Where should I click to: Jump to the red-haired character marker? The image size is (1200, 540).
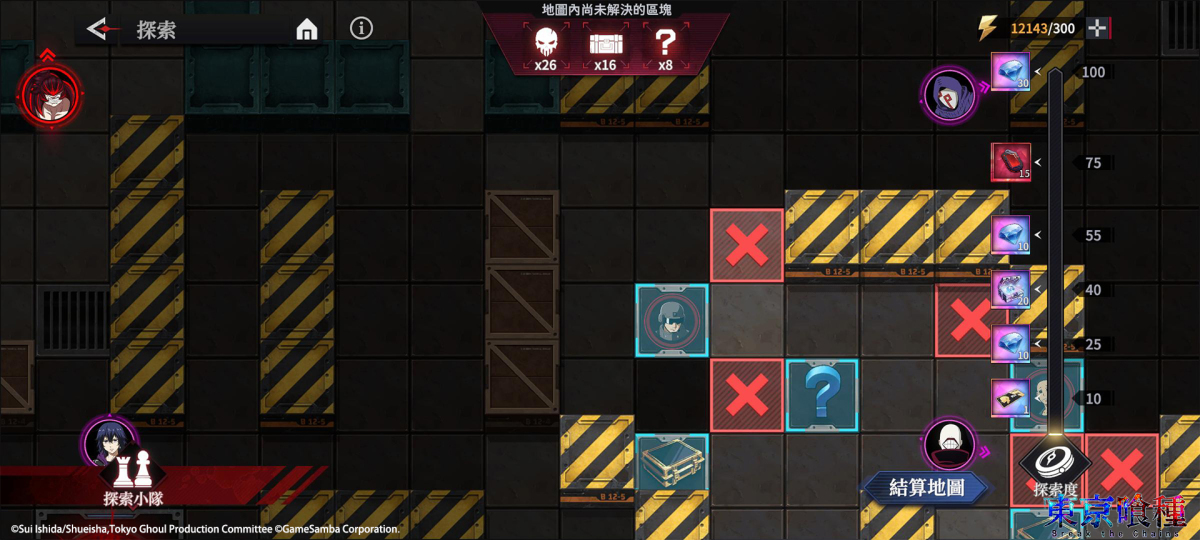pyautogui.click(x=48, y=94)
